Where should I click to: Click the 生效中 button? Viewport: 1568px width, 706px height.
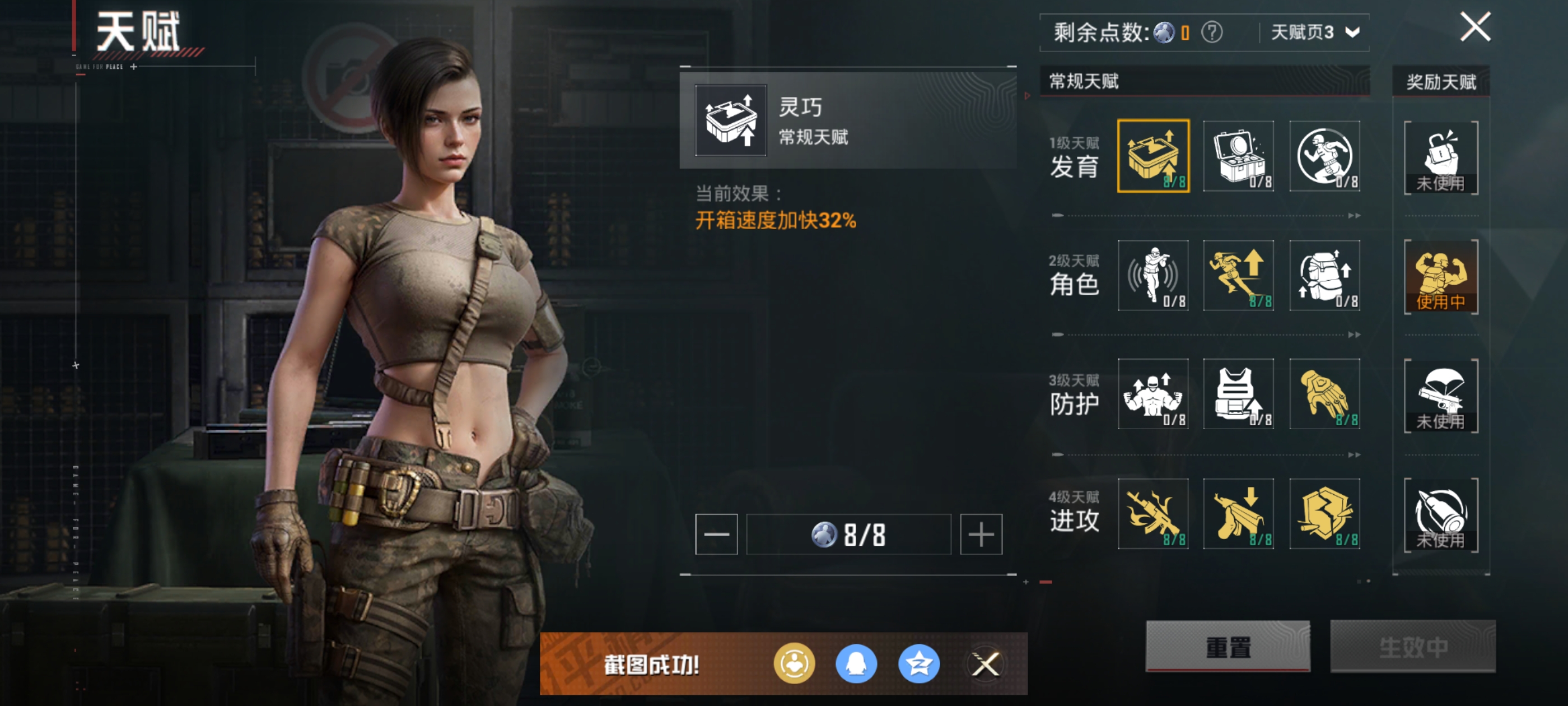1412,646
